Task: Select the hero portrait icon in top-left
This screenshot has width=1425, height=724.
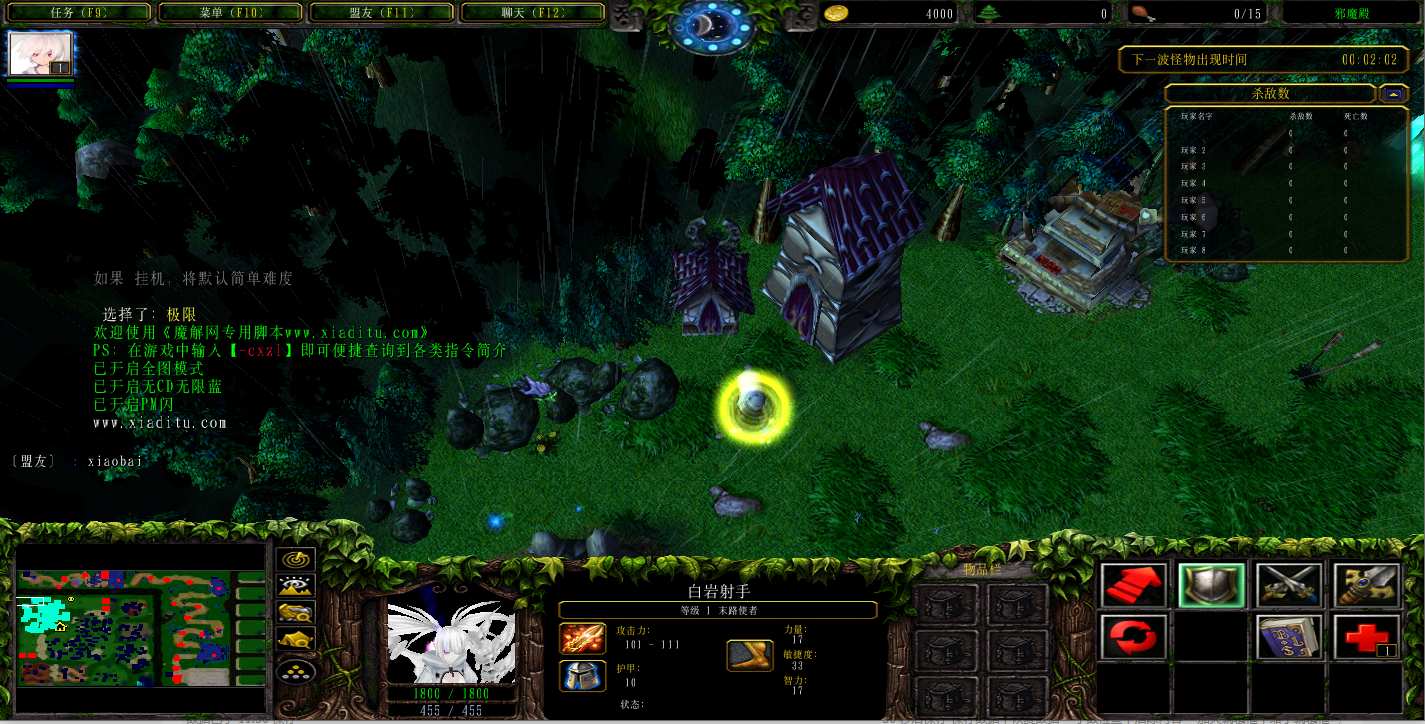Action: click(x=40, y=54)
